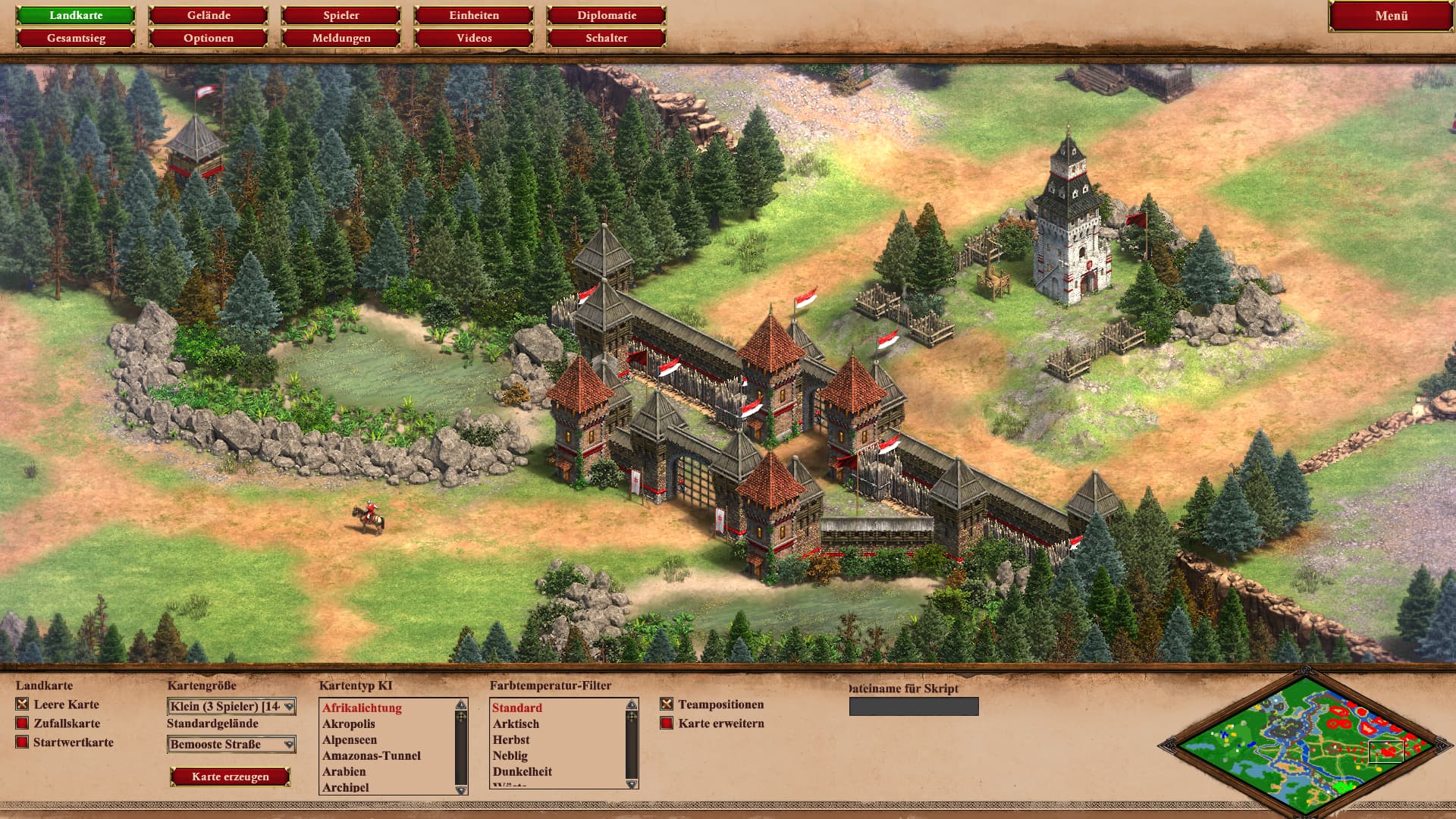Switch to the Gelände tab
1456x819 pixels.
(x=209, y=15)
